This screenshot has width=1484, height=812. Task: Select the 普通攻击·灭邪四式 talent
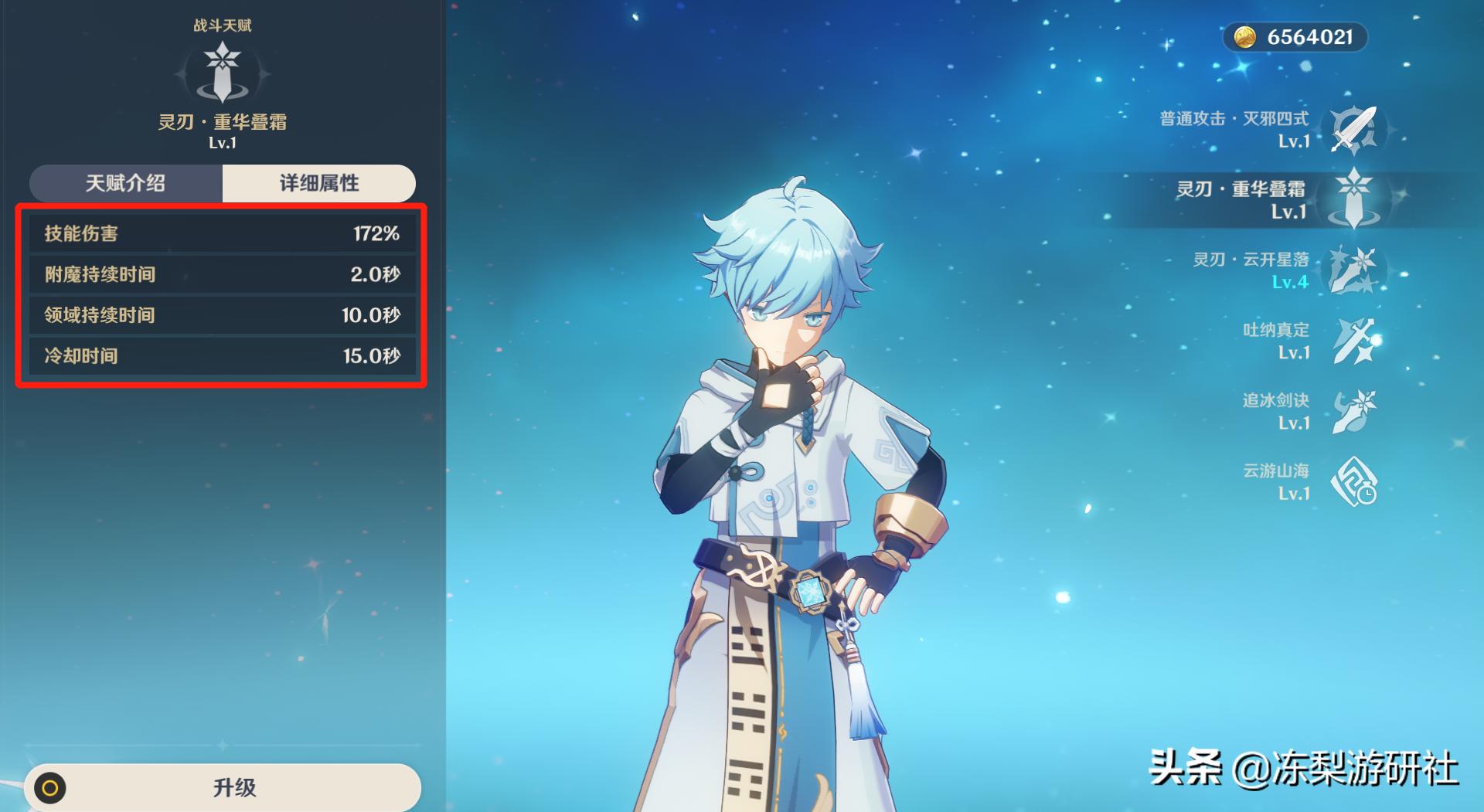1353,129
